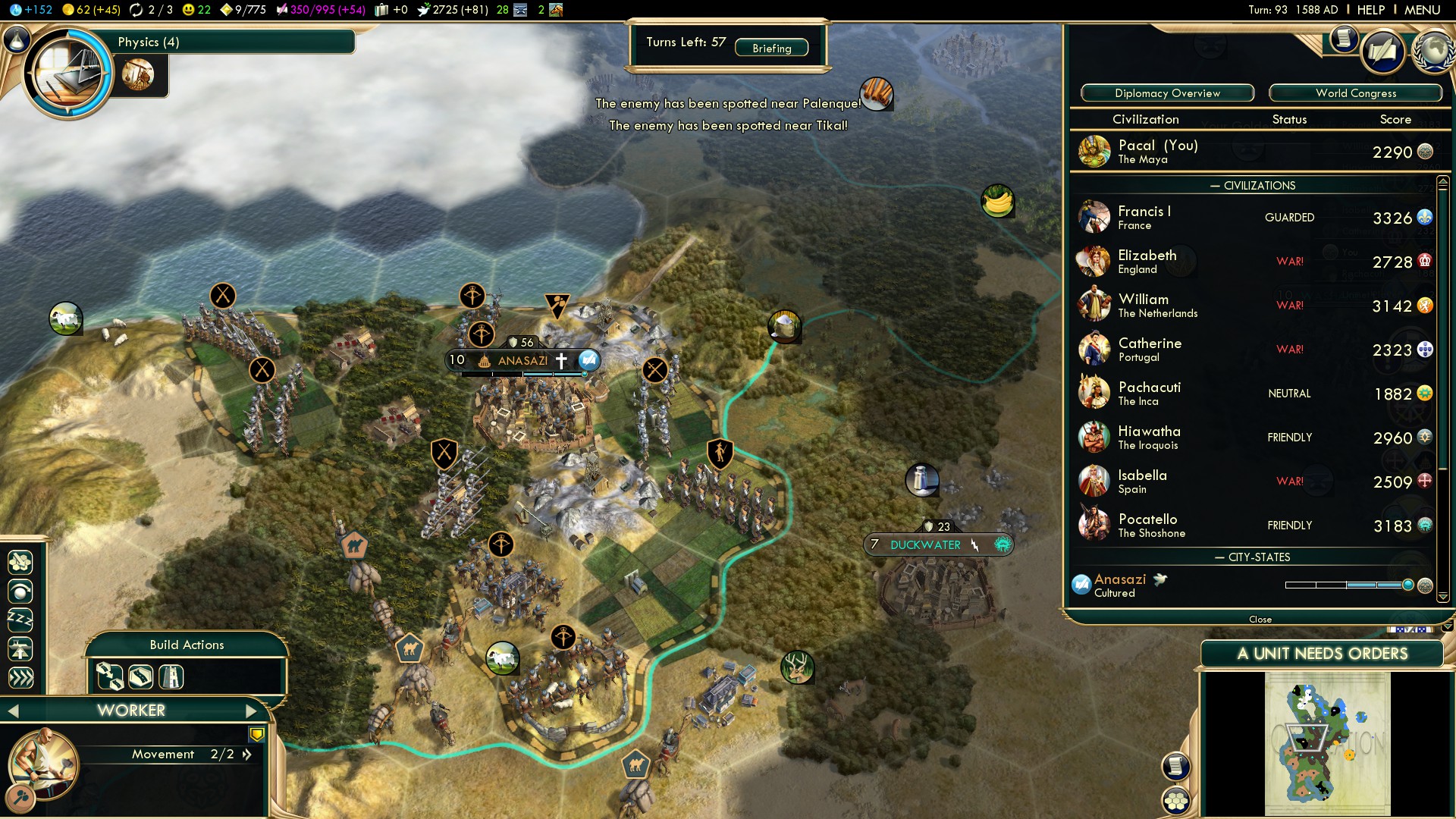Activate the worker's sleep action
Screen dimensions: 1456x819
click(20, 620)
